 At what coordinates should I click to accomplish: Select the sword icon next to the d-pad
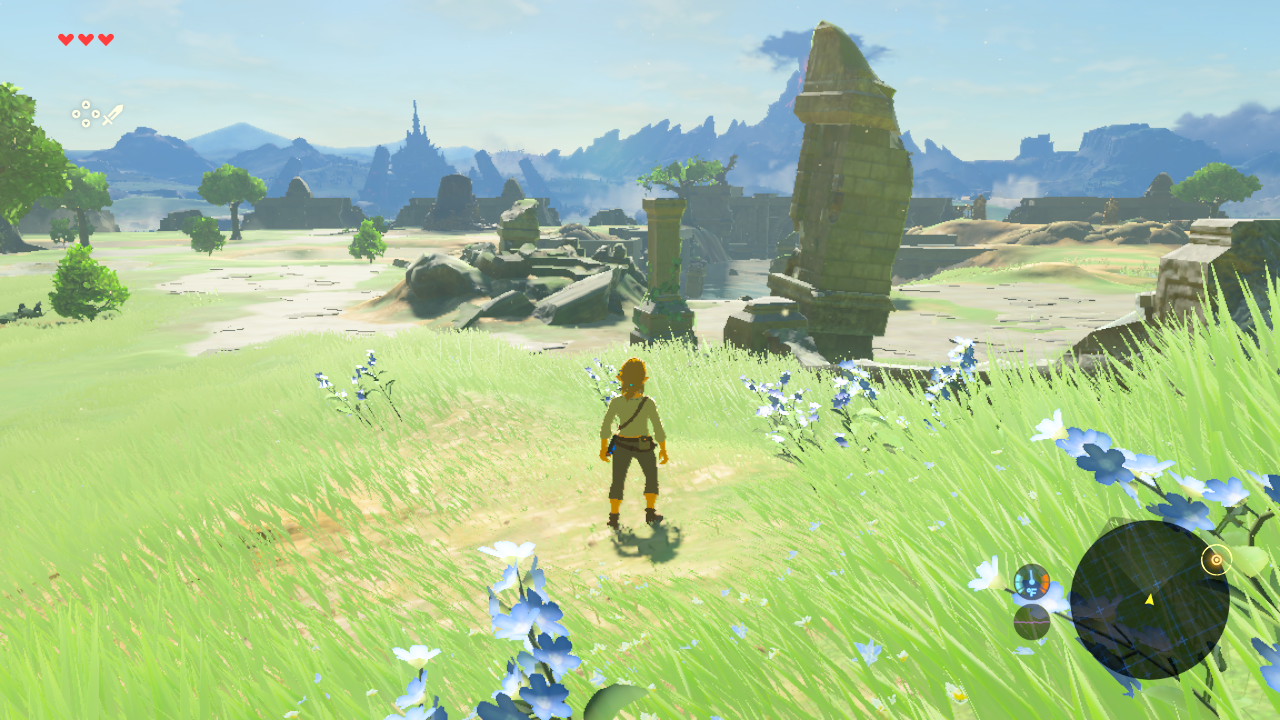tap(113, 114)
